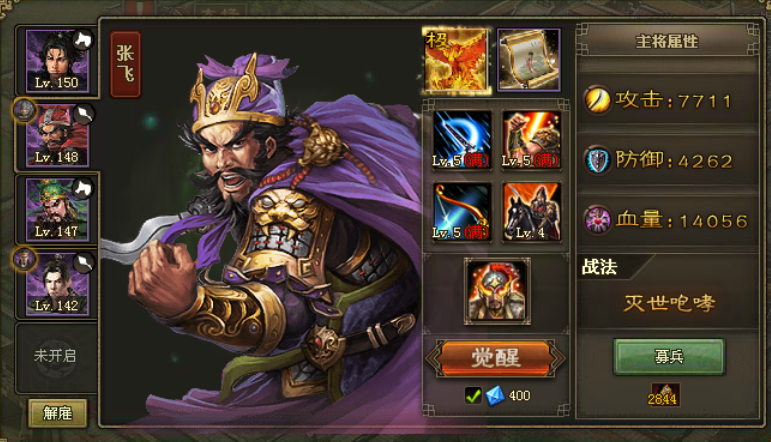Pick the Lv. 142 hero portrait
Image resolution: width=771 pixels, height=442 pixels.
click(x=56, y=282)
